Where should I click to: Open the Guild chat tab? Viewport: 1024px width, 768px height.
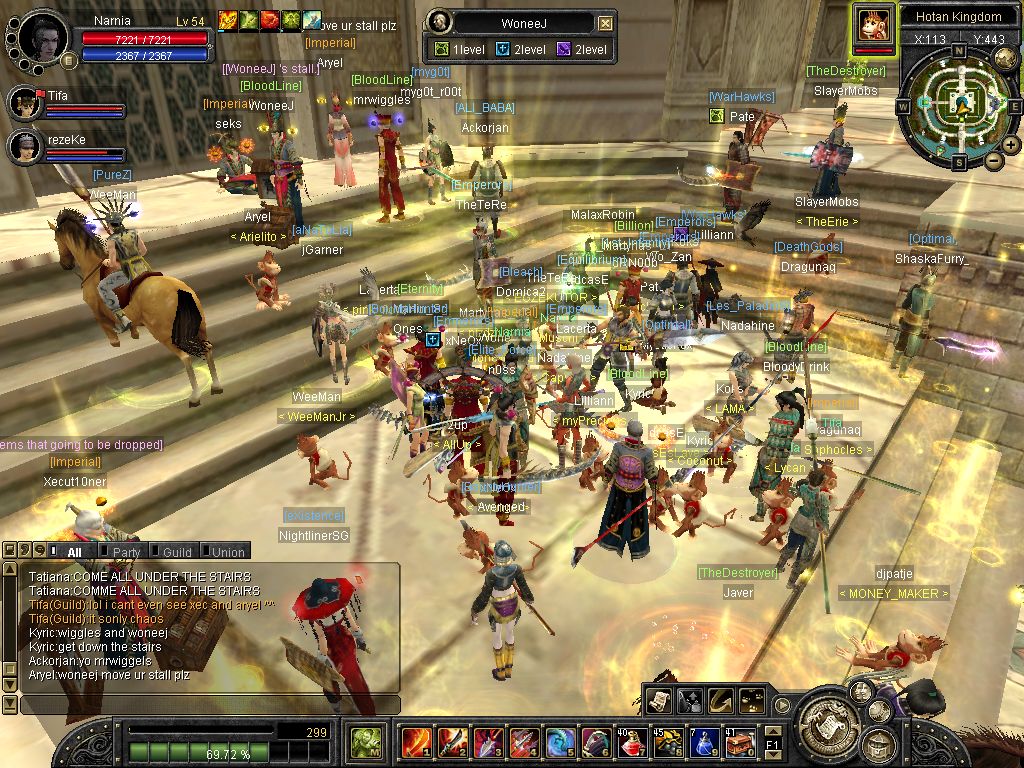coord(176,551)
